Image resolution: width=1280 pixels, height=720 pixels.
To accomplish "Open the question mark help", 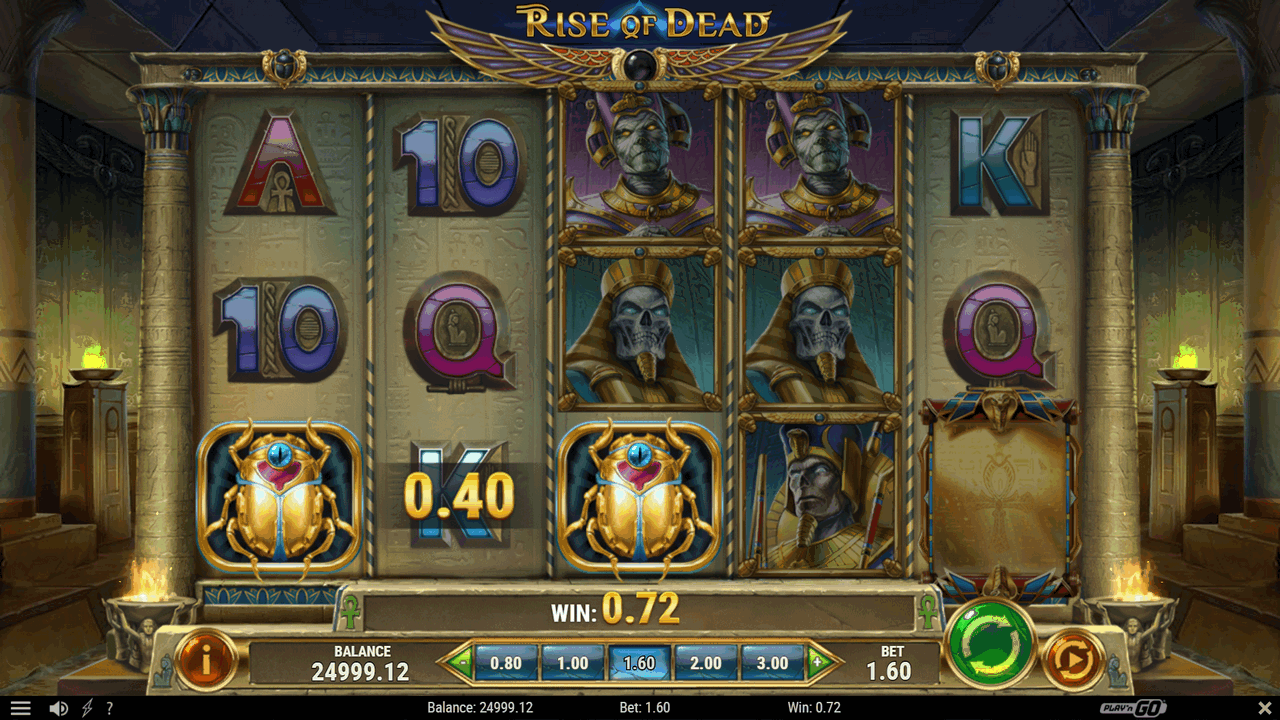I will click(x=109, y=708).
